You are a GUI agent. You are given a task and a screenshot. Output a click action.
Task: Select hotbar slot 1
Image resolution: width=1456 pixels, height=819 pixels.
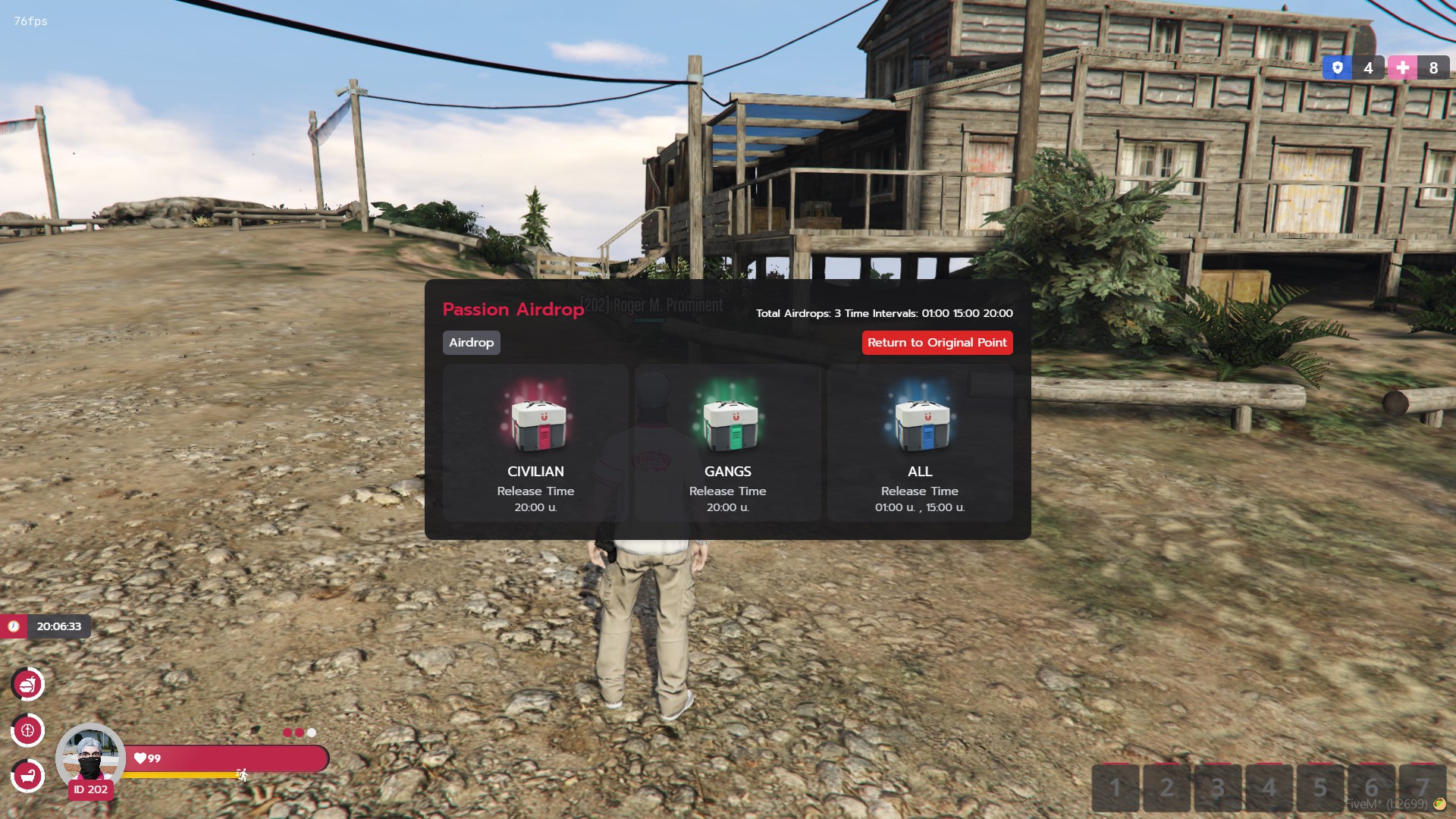[x=1116, y=789]
